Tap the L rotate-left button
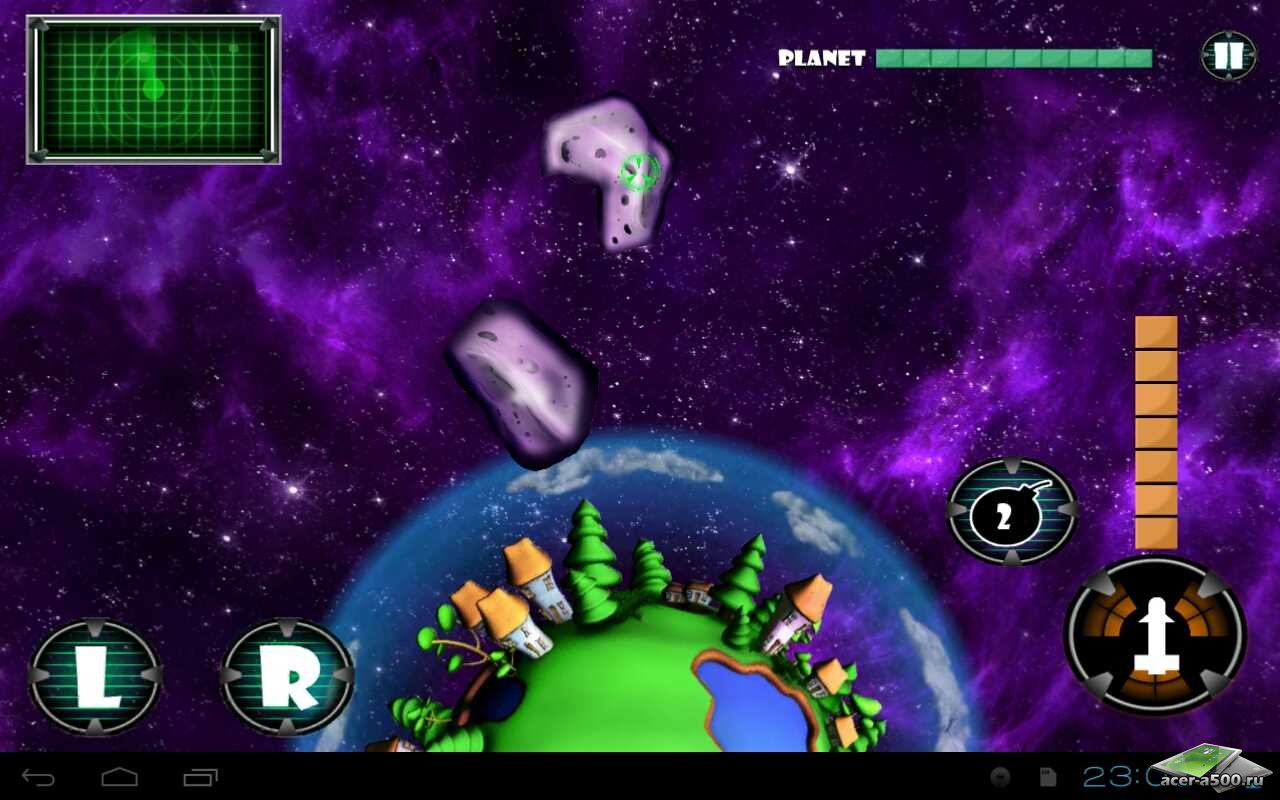Screen dimensions: 1280x800 pyautogui.click(x=95, y=677)
